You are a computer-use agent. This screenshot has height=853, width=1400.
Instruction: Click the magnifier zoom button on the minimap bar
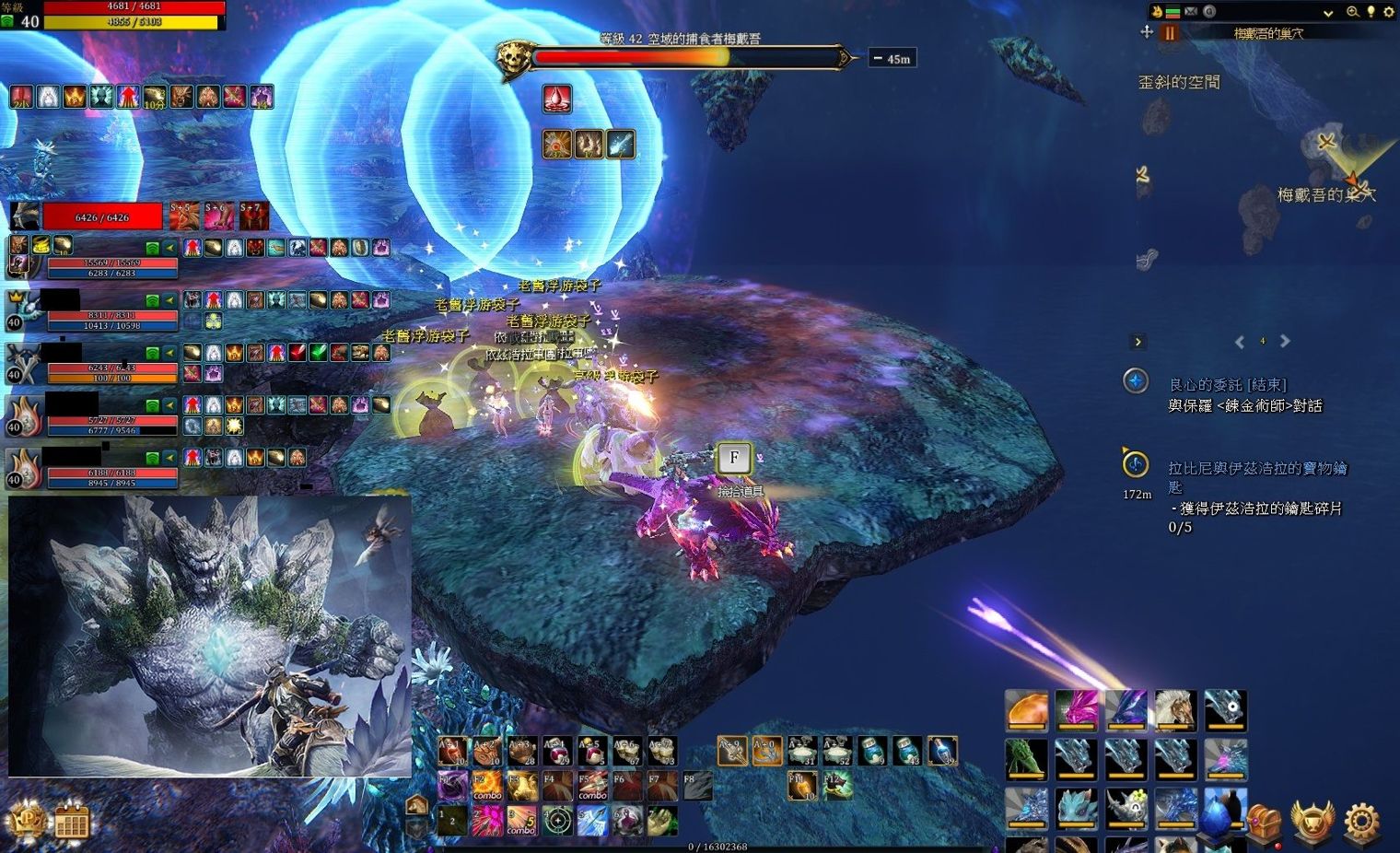point(1352,12)
